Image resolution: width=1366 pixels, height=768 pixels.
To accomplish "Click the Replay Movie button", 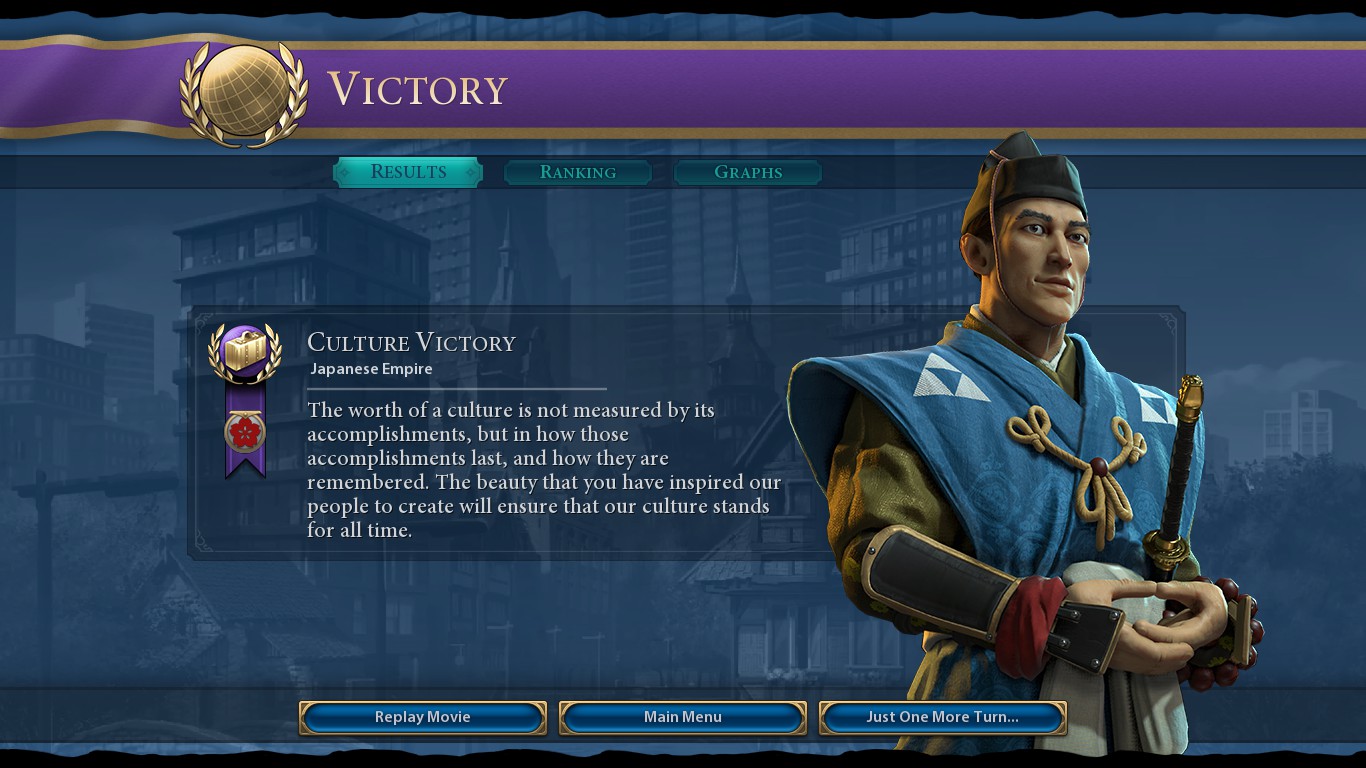I will [422, 717].
